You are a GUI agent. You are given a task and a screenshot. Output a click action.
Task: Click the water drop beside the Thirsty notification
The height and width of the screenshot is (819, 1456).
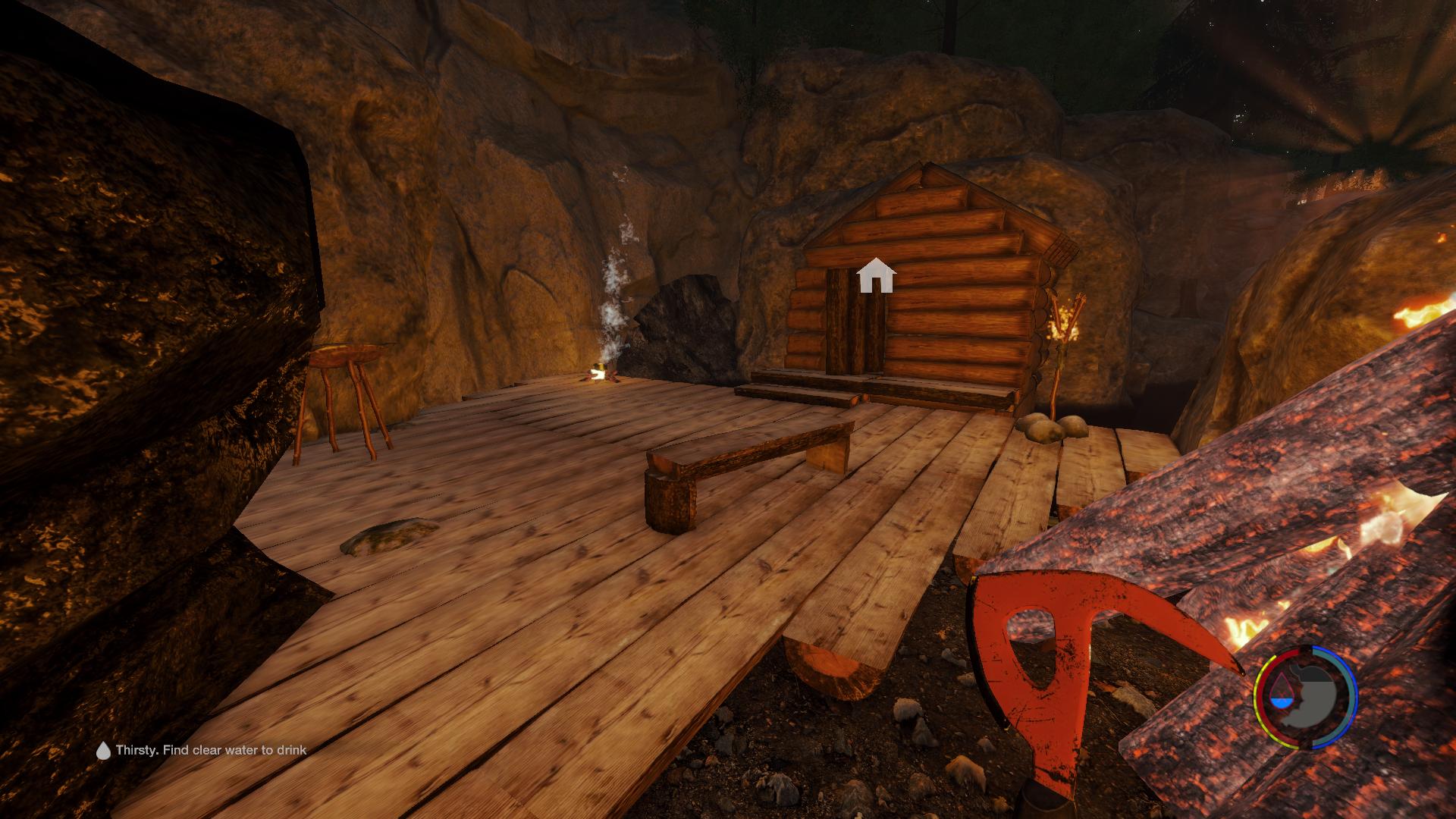103,751
